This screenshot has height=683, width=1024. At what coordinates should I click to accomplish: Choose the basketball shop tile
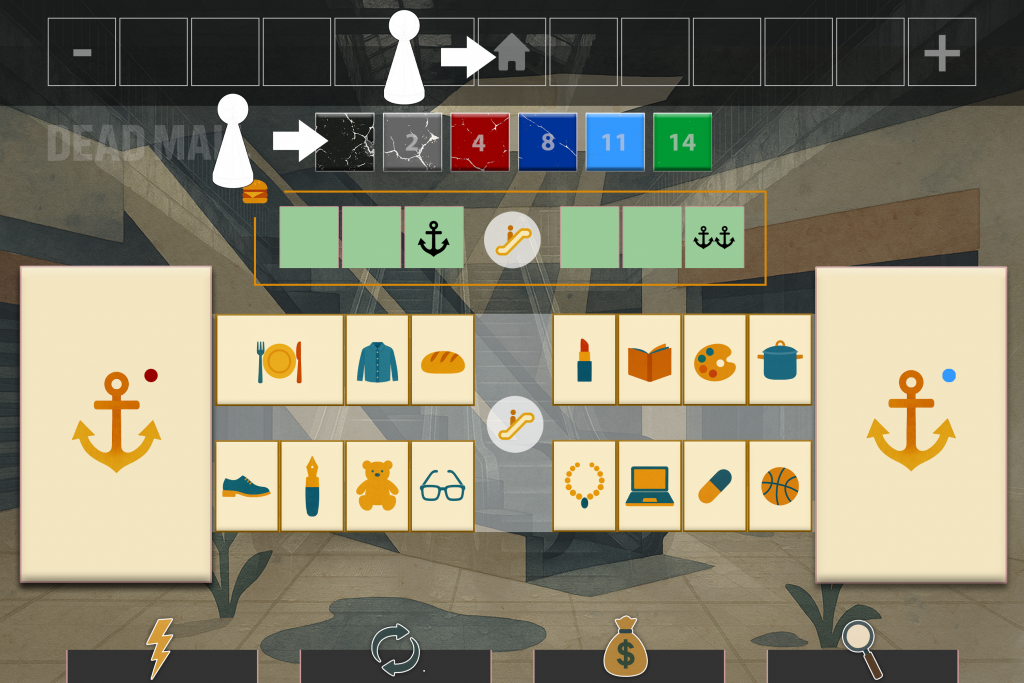pyautogui.click(x=779, y=486)
